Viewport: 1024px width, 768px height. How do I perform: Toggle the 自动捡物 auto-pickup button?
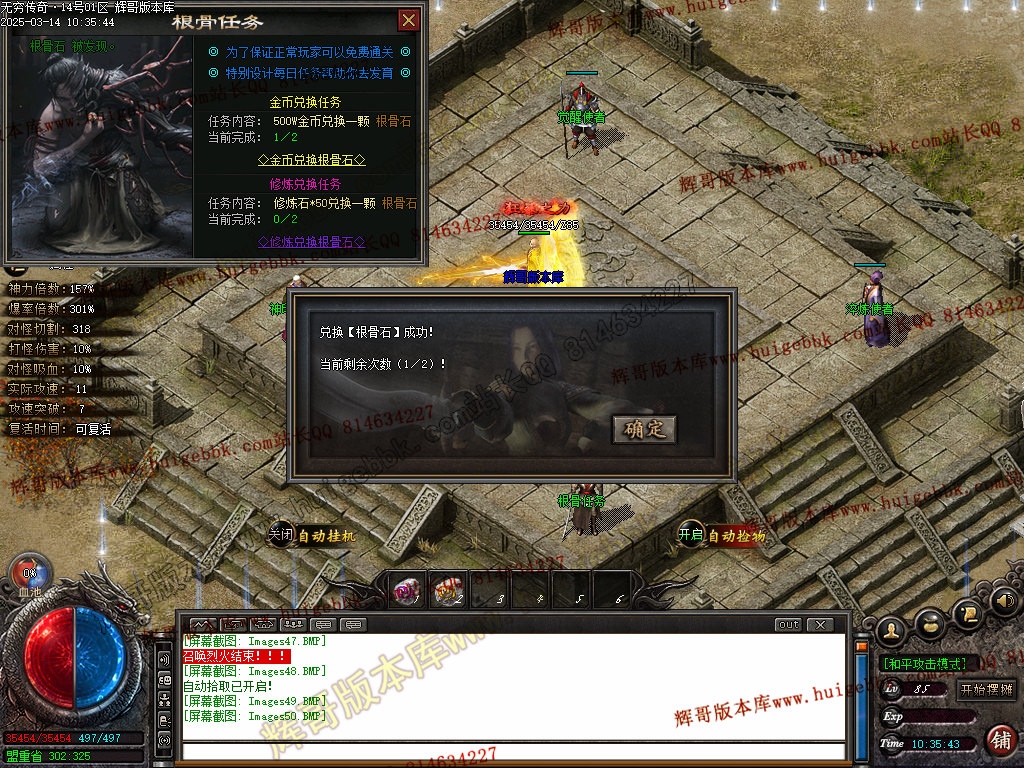tap(722, 536)
